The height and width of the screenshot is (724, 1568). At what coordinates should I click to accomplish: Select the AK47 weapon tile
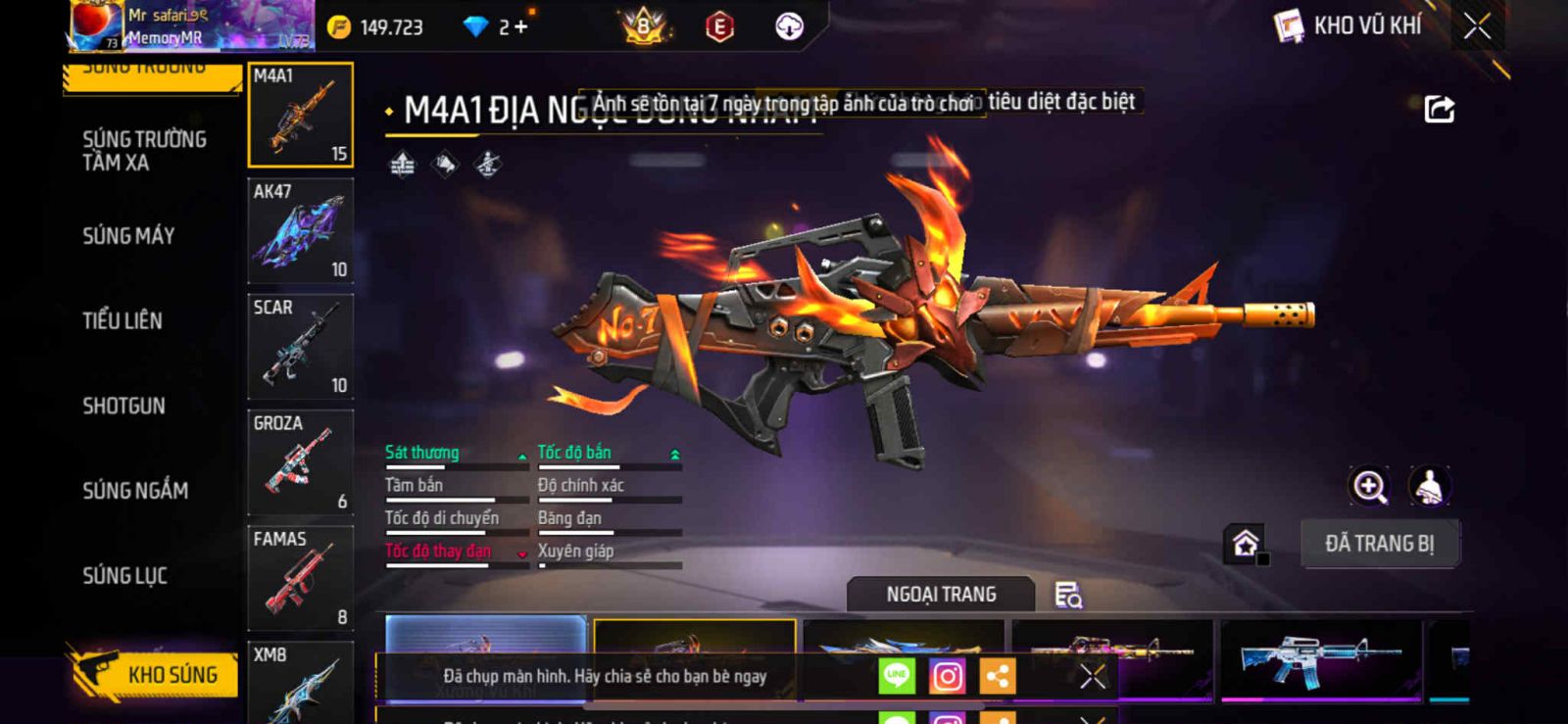point(300,231)
